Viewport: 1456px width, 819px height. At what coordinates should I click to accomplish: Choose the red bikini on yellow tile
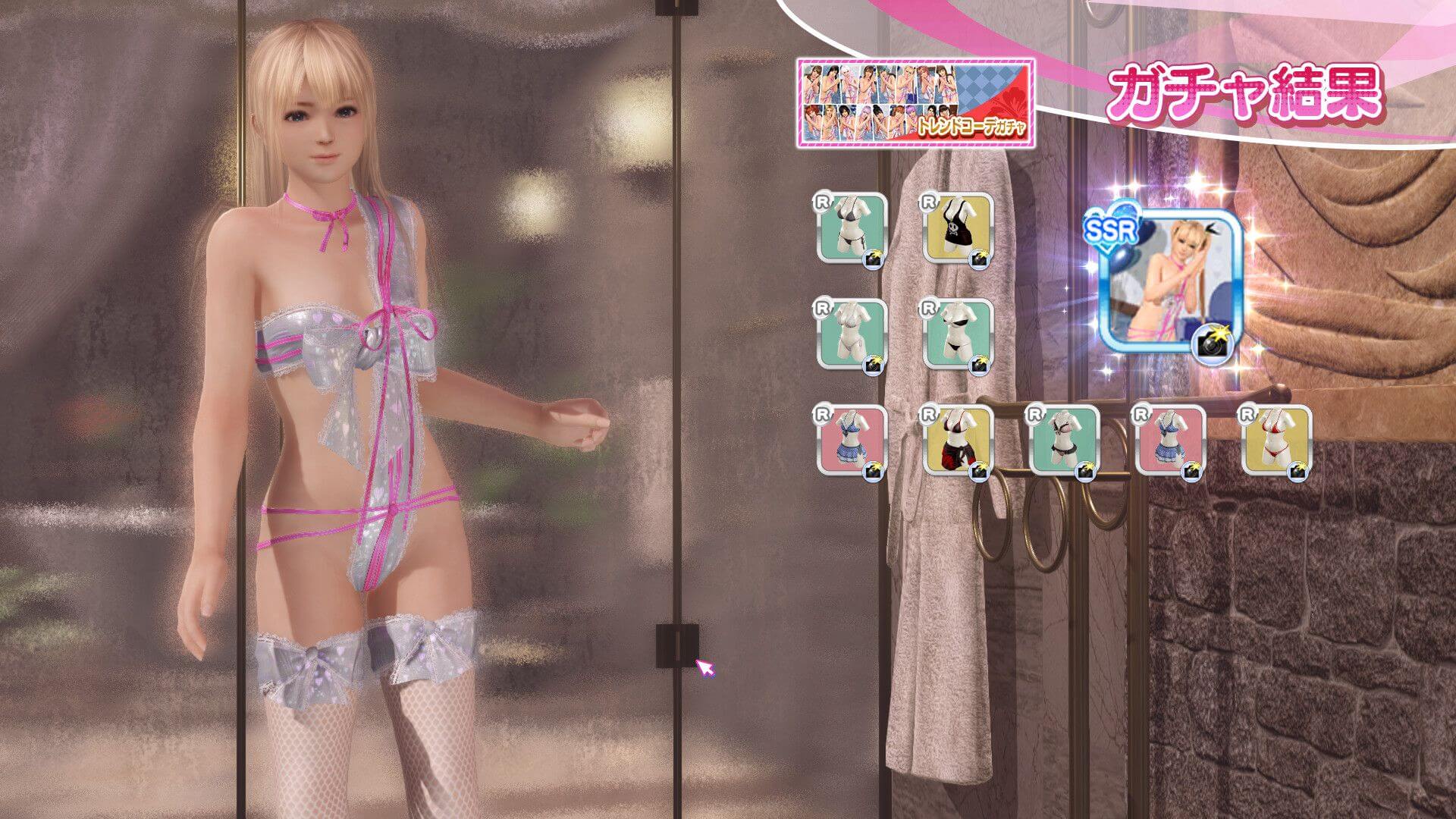1276,441
